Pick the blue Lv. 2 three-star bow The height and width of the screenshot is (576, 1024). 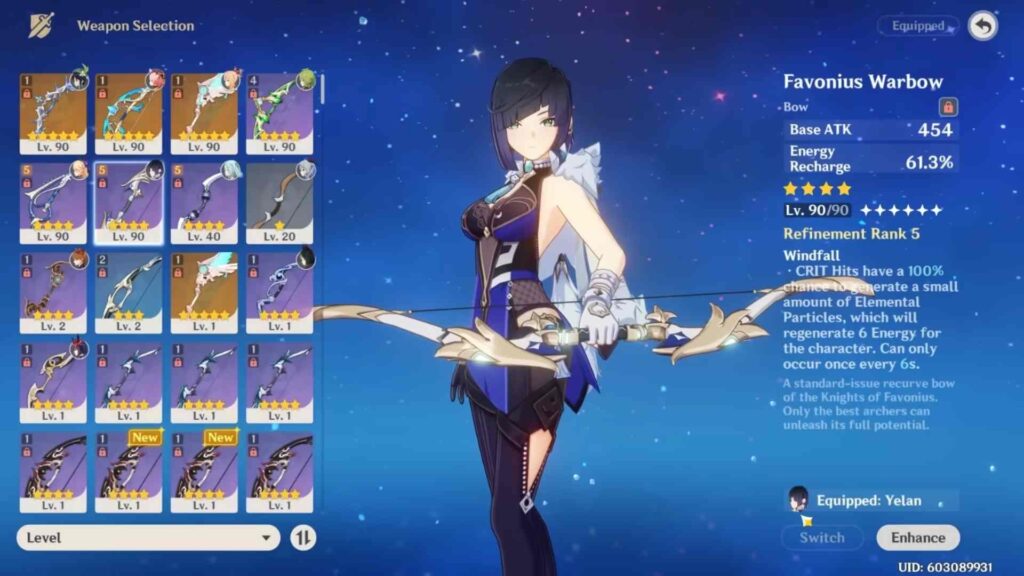pos(128,293)
